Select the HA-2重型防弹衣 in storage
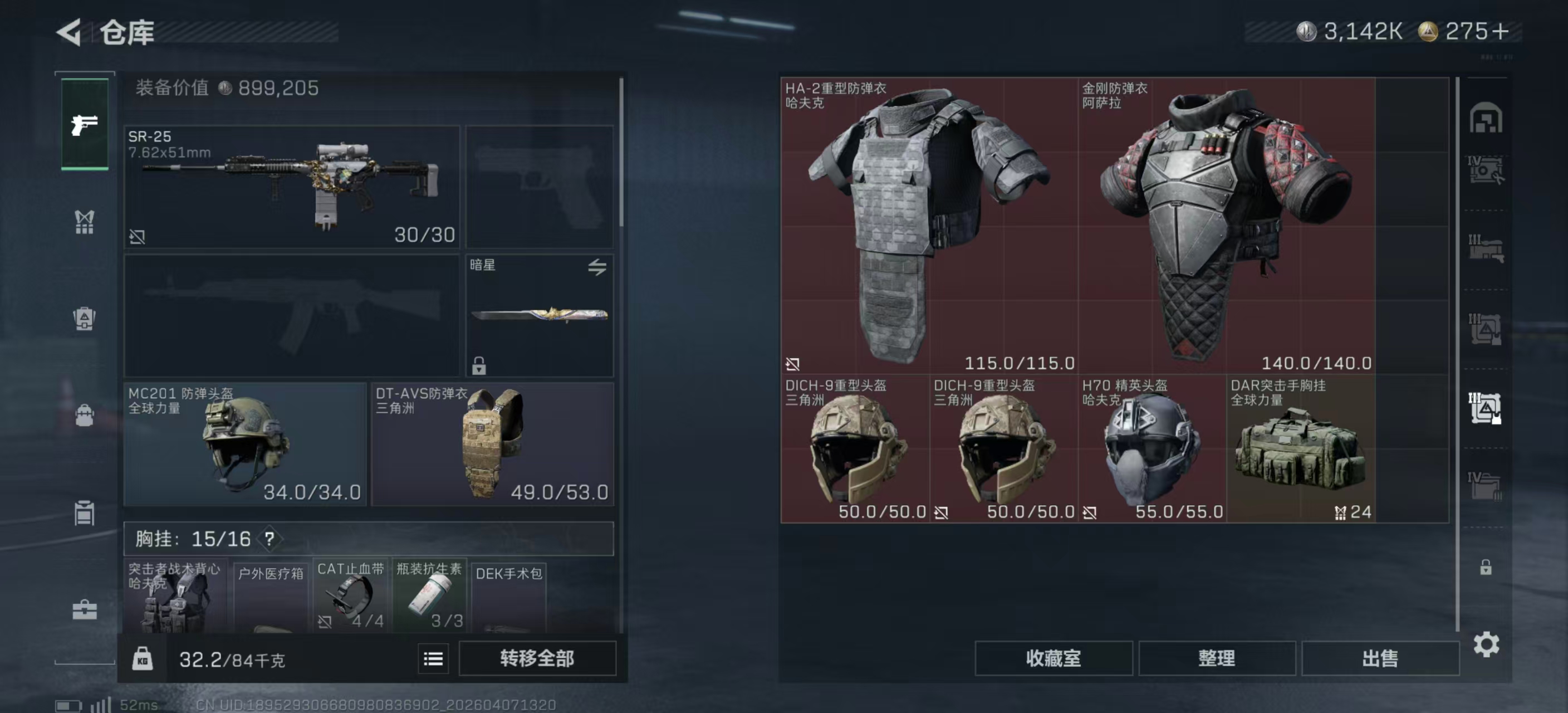 click(929, 225)
